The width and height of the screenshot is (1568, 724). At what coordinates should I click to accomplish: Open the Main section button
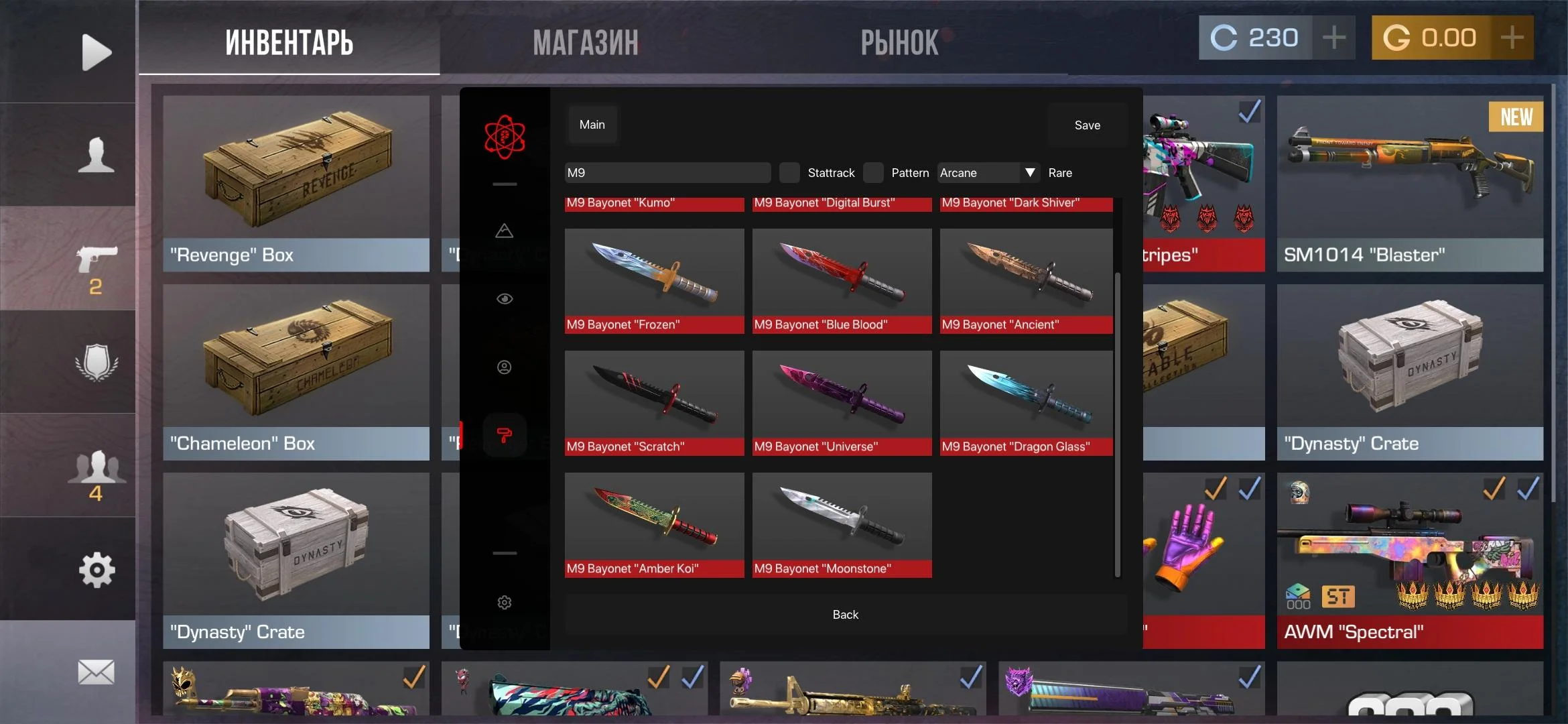tap(592, 125)
